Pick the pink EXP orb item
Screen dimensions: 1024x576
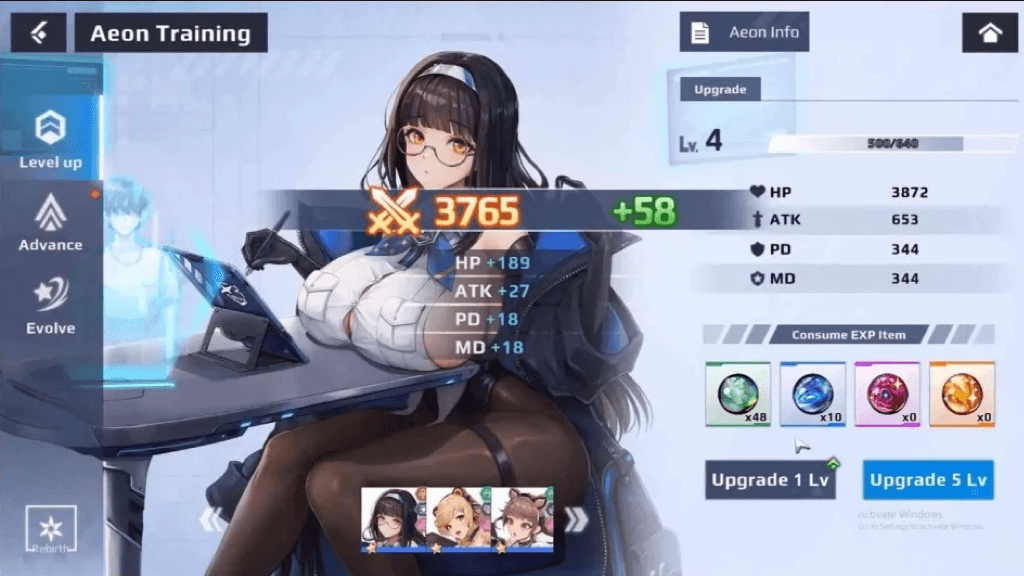pos(887,394)
